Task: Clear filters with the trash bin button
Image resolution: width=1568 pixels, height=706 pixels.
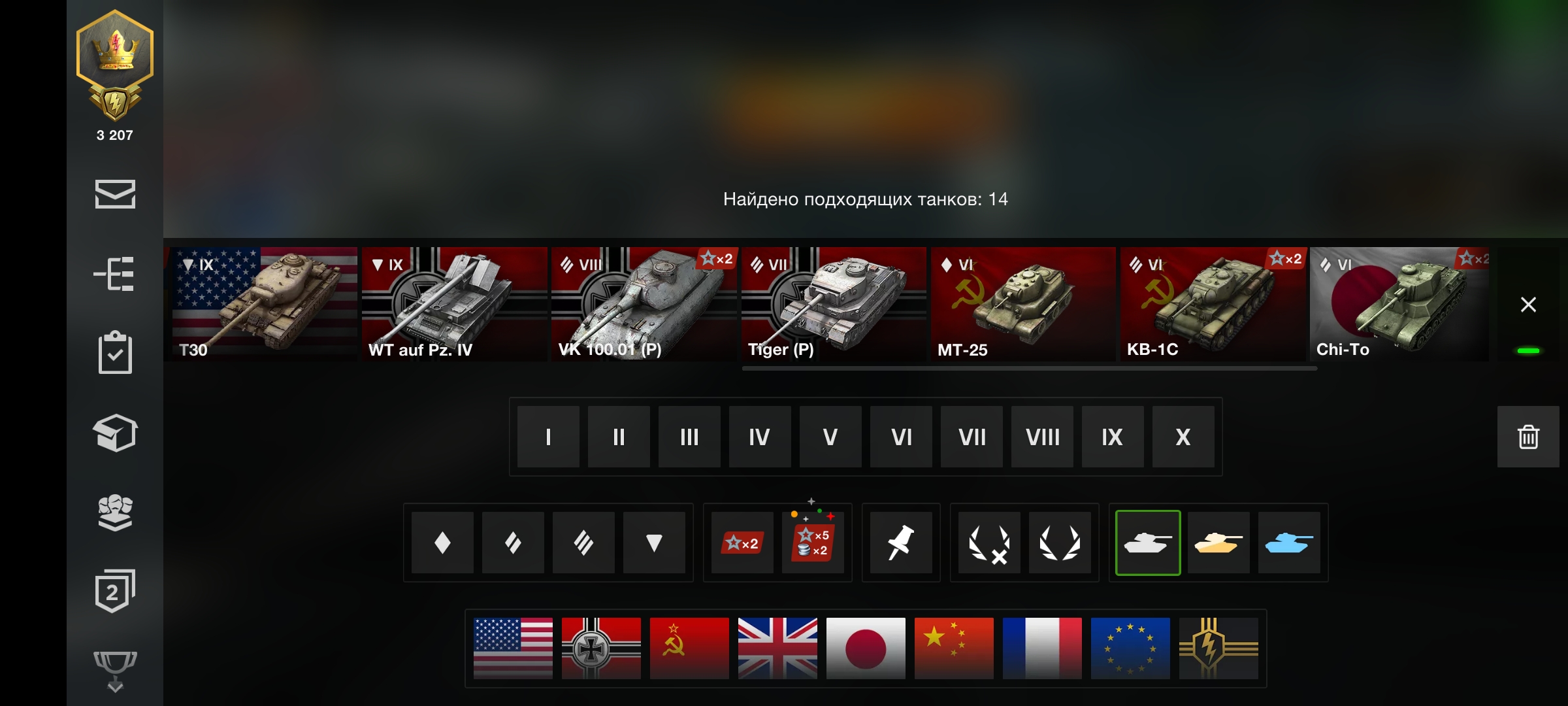Action: pos(1528,437)
